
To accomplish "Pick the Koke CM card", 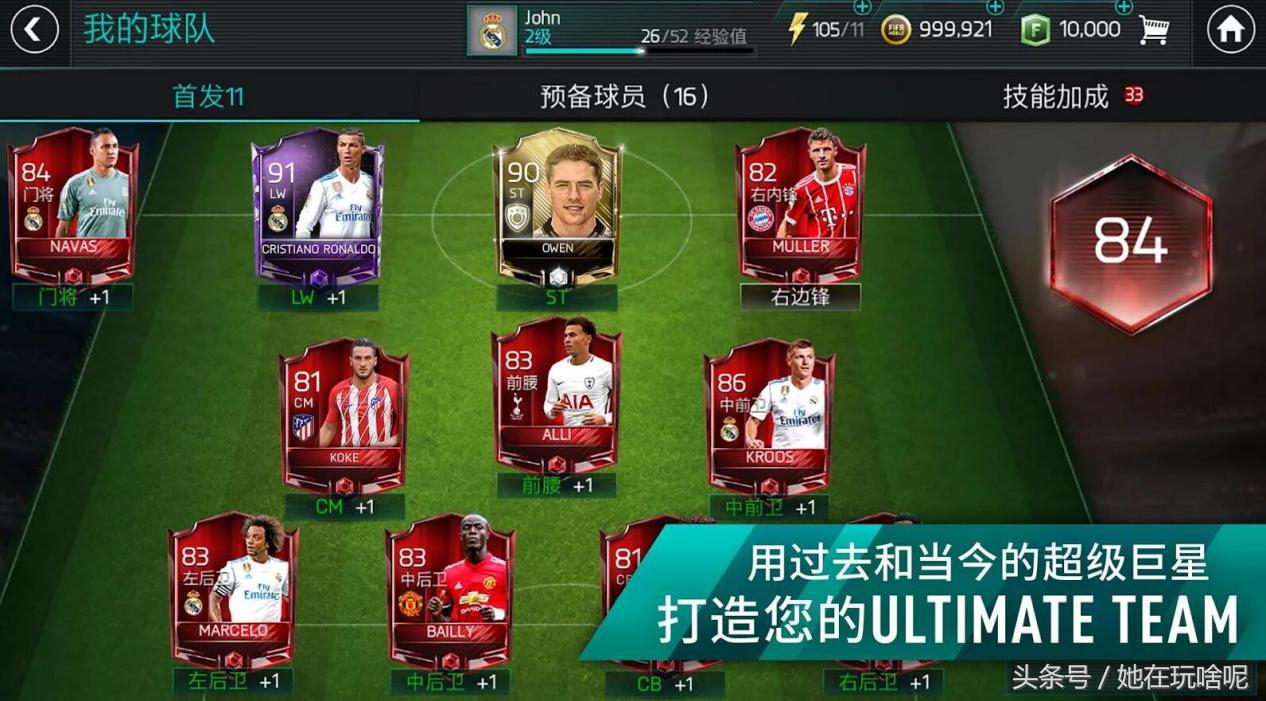I will pyautogui.click(x=344, y=415).
